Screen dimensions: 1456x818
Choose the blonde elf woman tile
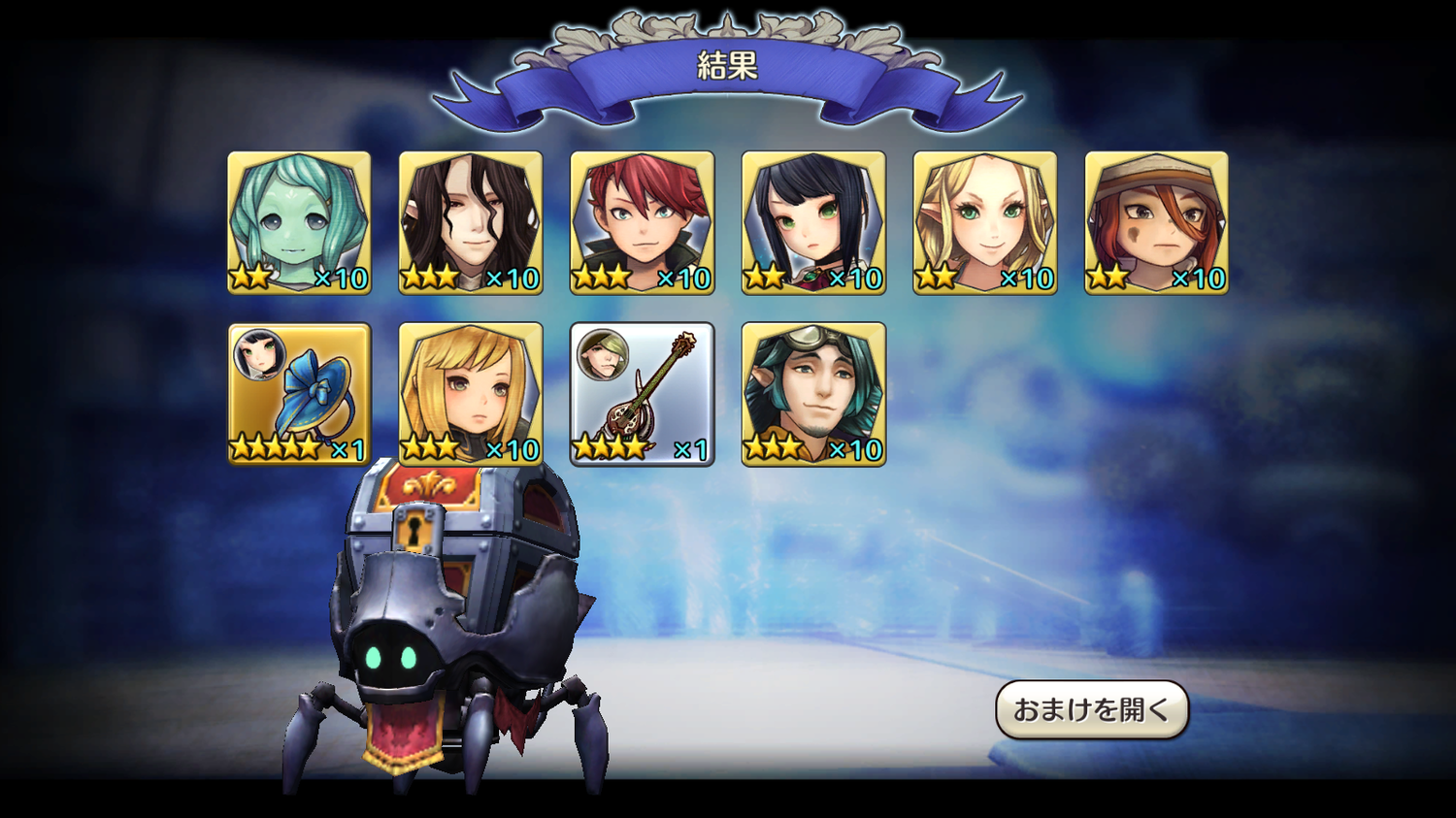[x=984, y=222]
